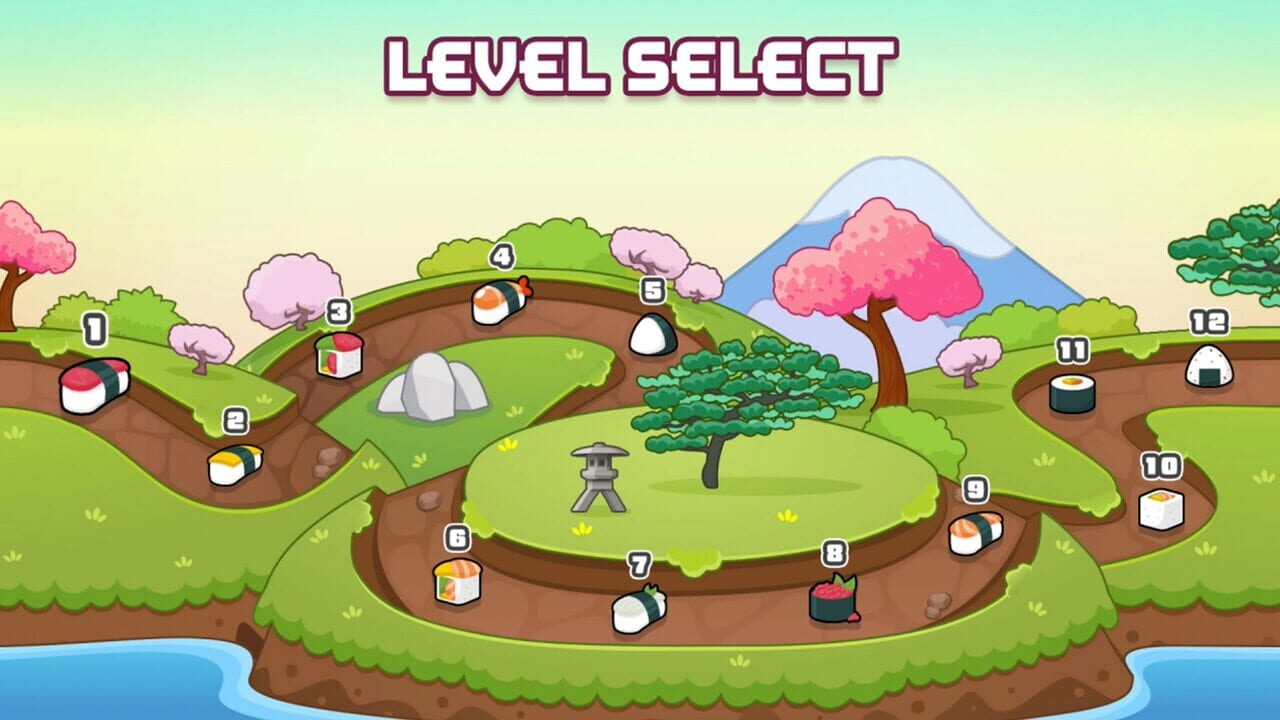Screen dimensions: 1280x720
Task: Start level 11, the maki roll icon
Action: point(1073,392)
